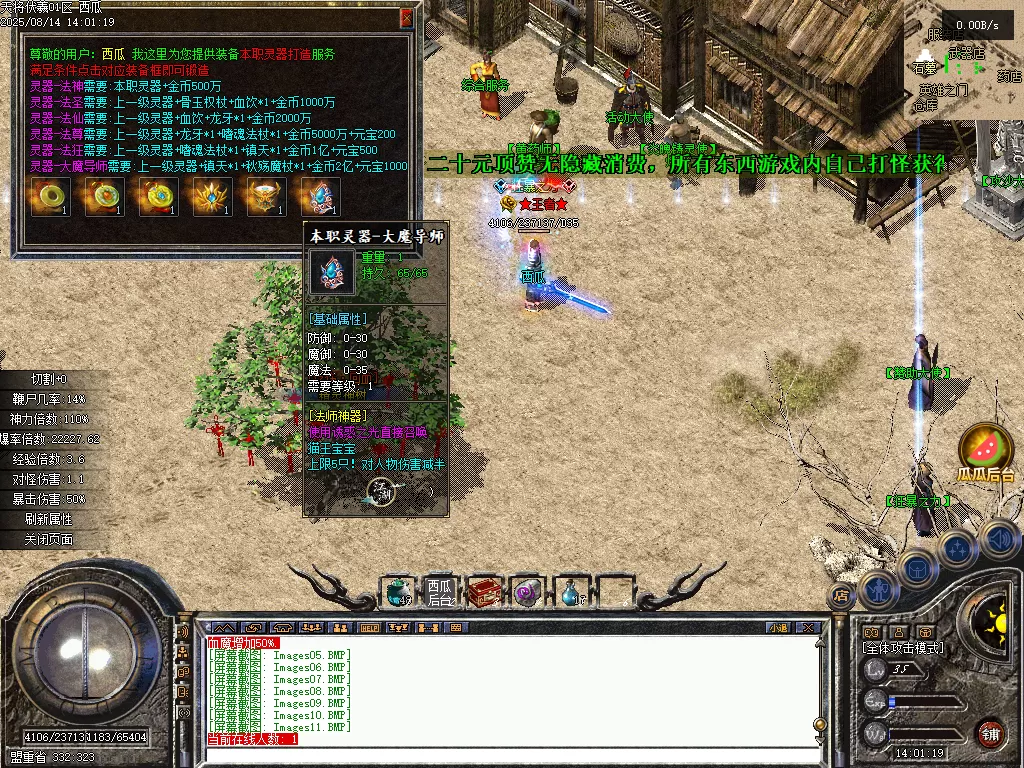Use the purple swirl scroll hotbar item
This screenshot has height=768, width=1024.
coord(526,592)
